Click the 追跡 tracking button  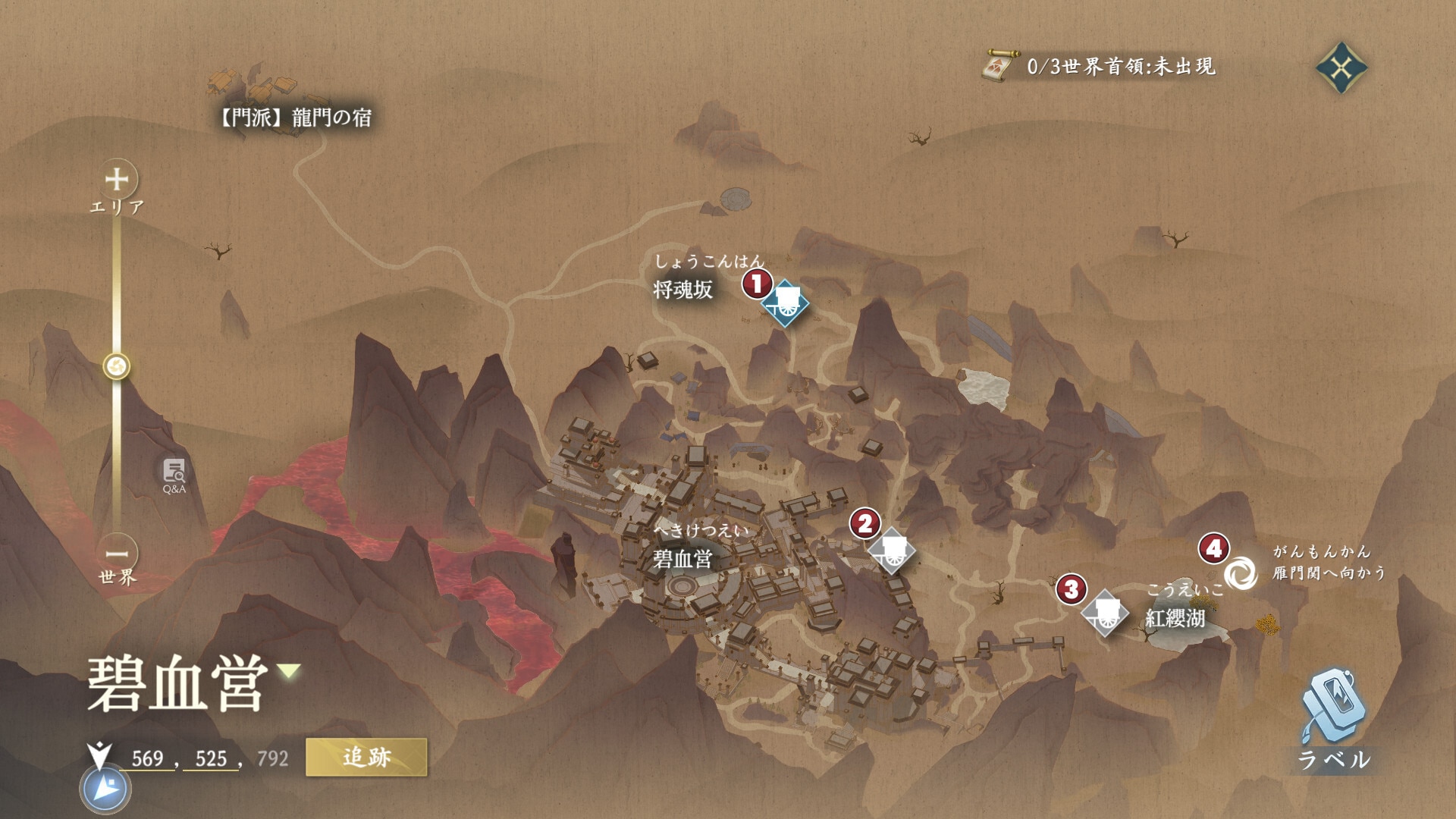point(366,757)
